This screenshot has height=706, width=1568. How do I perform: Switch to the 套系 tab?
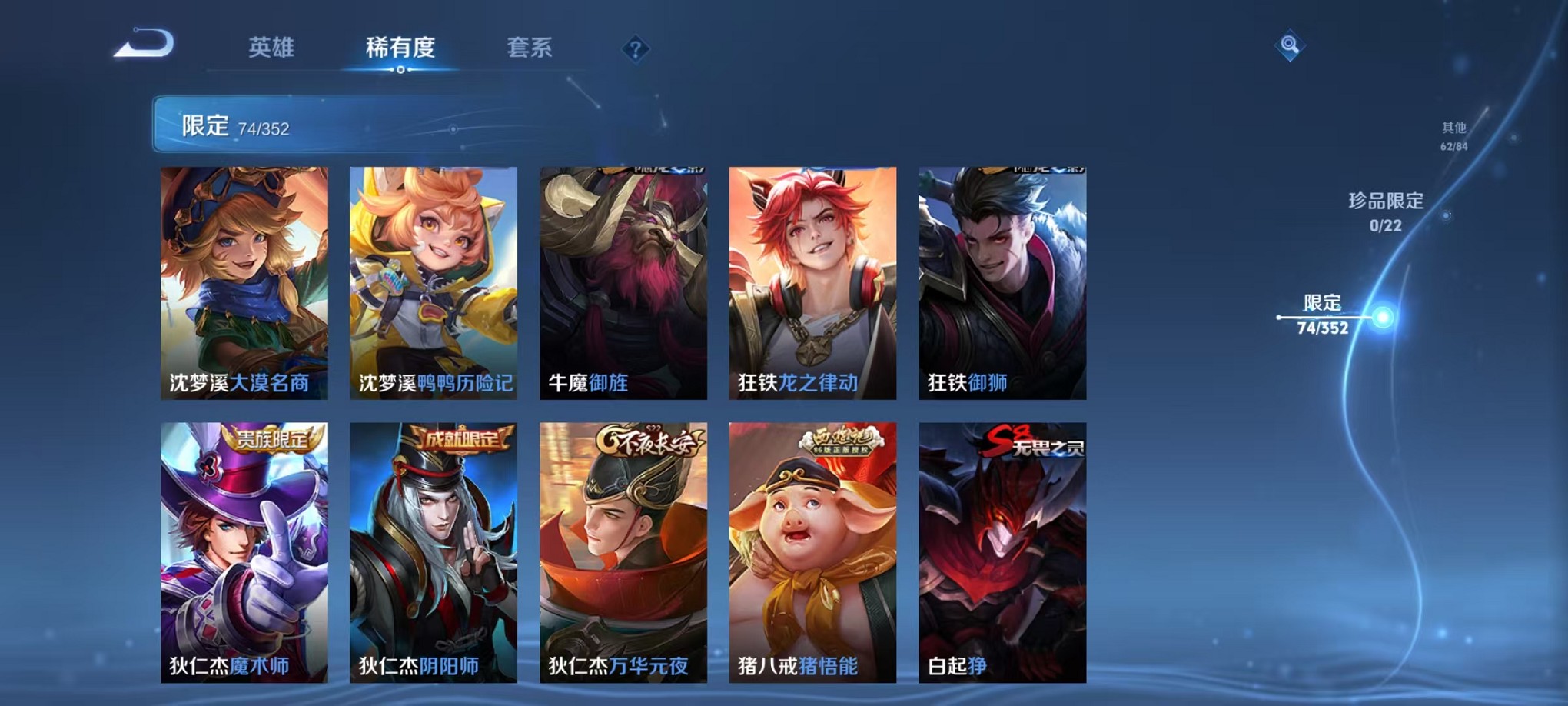(x=531, y=46)
